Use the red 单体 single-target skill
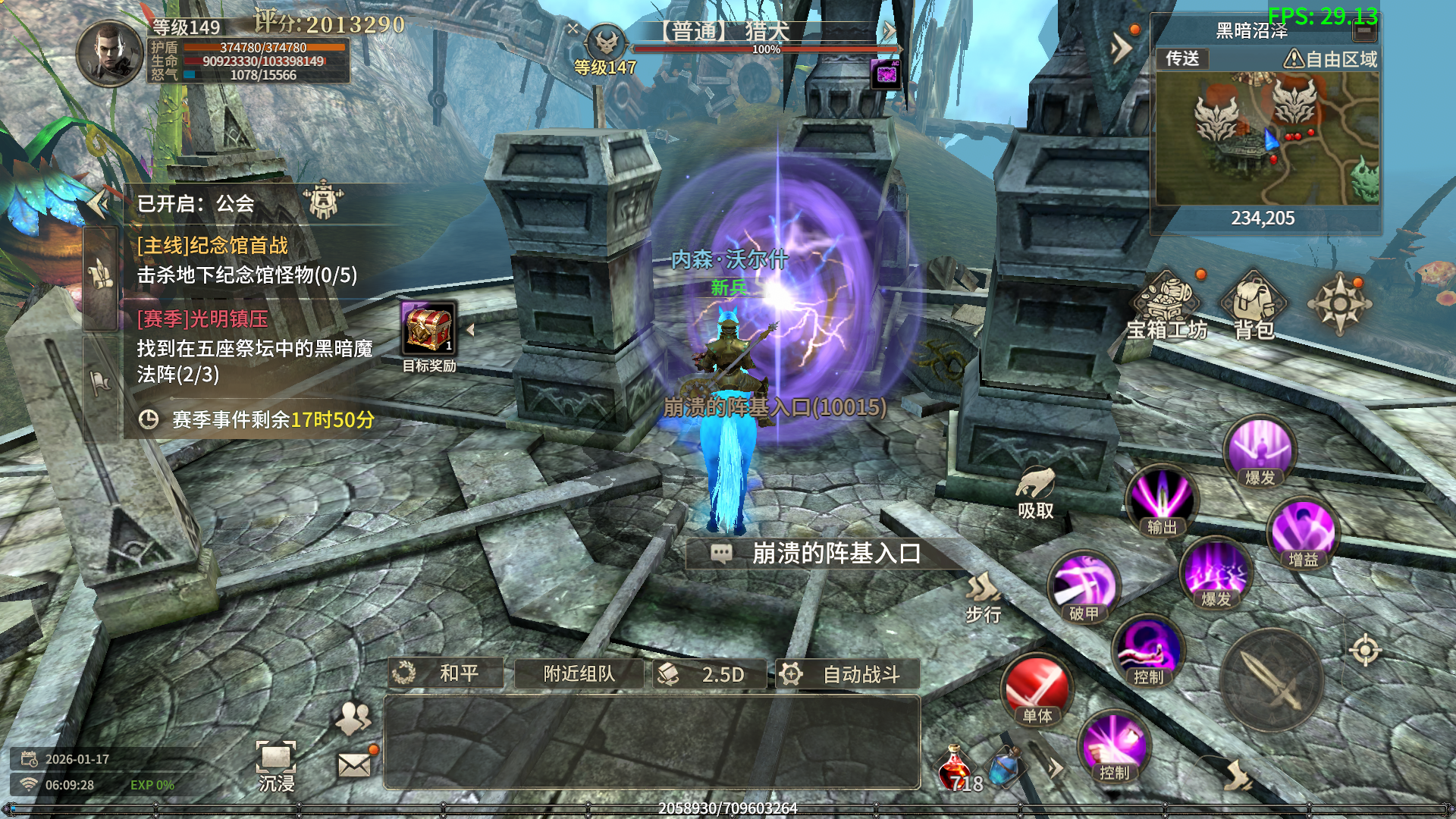This screenshot has width=1456, height=819. 1037,691
